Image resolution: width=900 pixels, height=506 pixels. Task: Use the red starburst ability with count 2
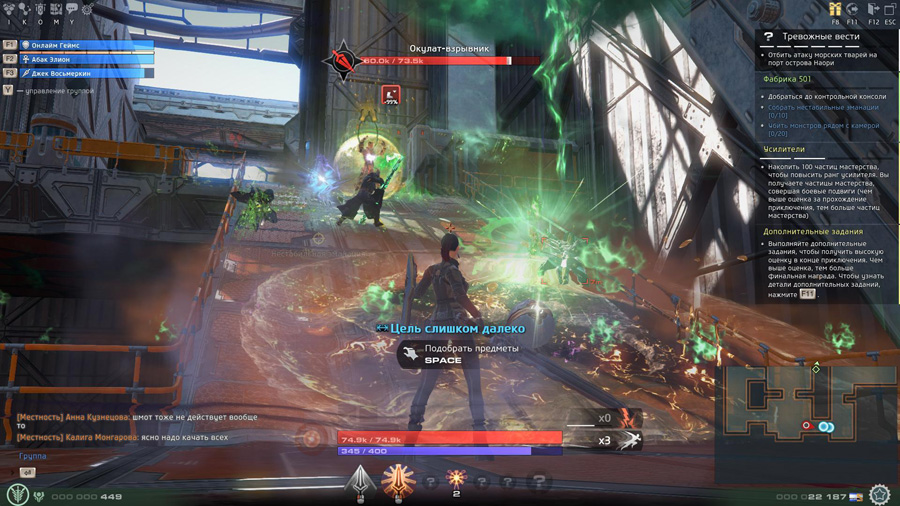click(x=456, y=479)
